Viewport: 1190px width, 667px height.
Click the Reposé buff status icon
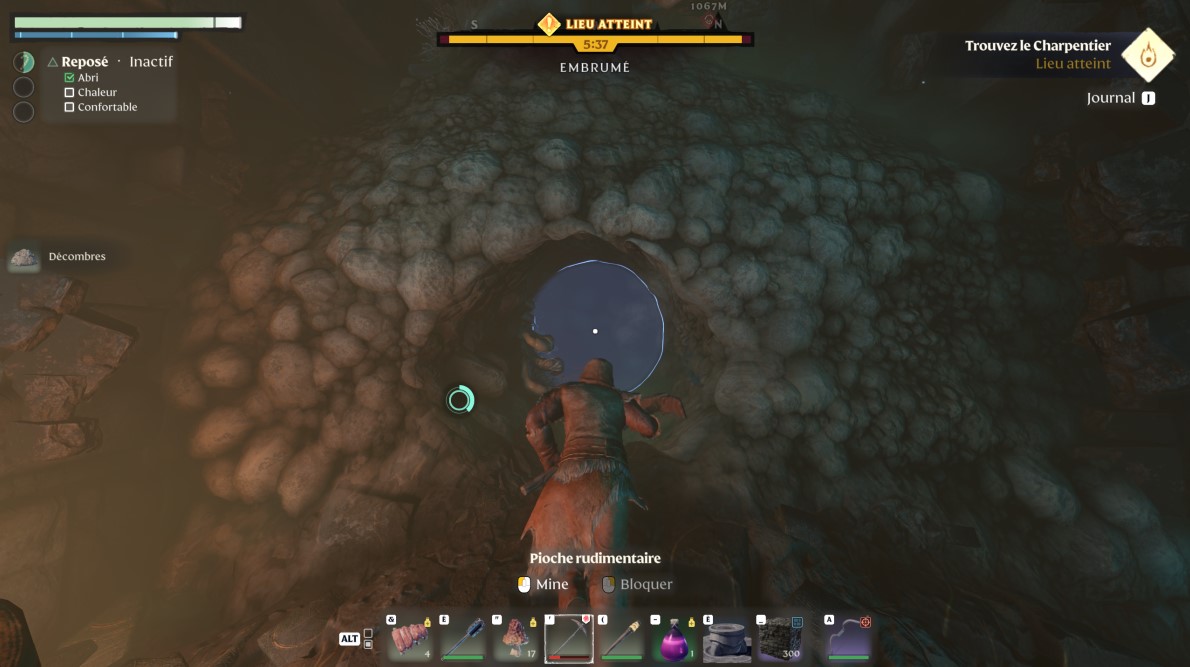(24, 62)
